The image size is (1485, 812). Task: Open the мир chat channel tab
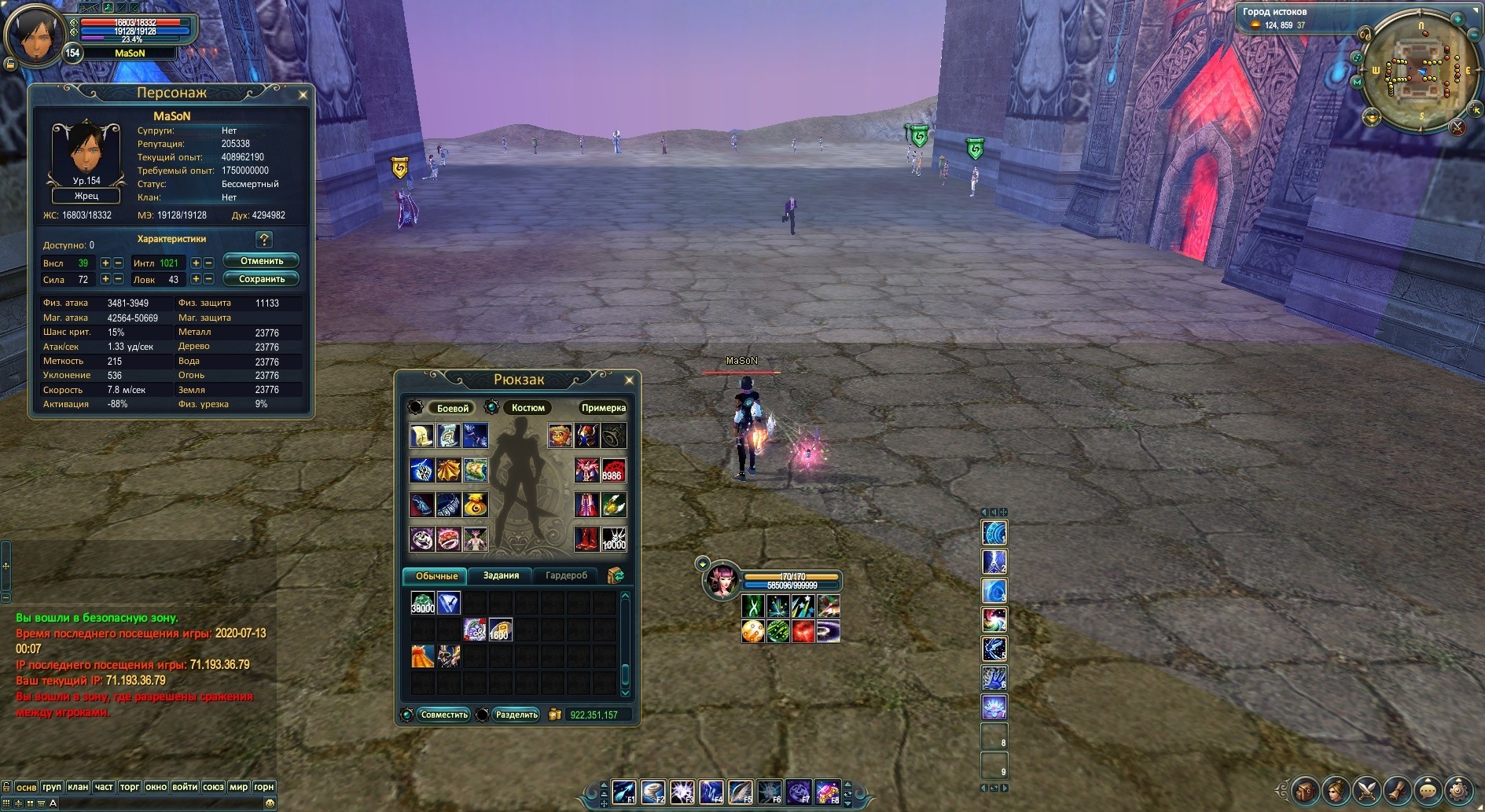point(238,787)
